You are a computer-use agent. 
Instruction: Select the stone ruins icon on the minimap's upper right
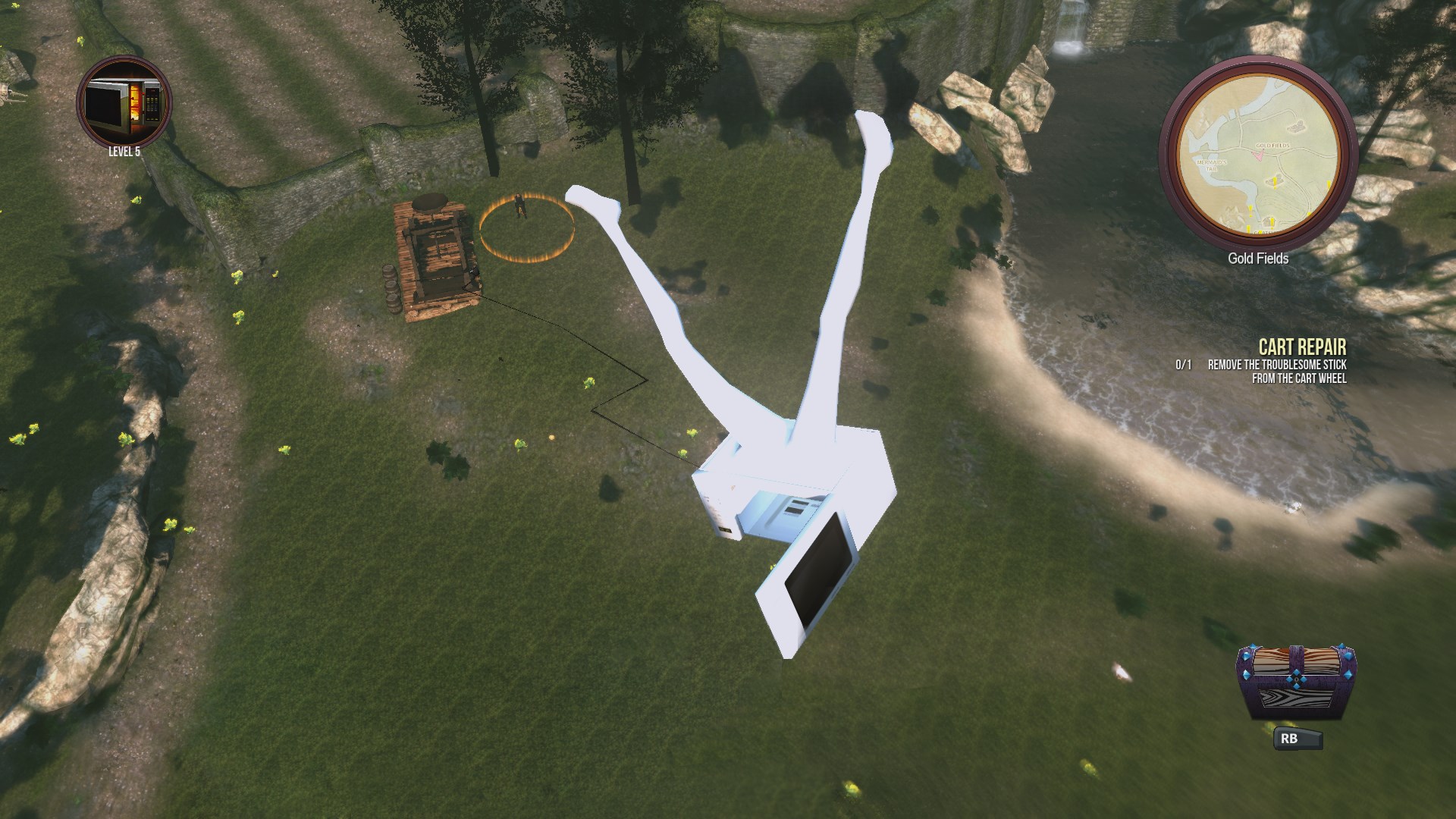point(1296,127)
